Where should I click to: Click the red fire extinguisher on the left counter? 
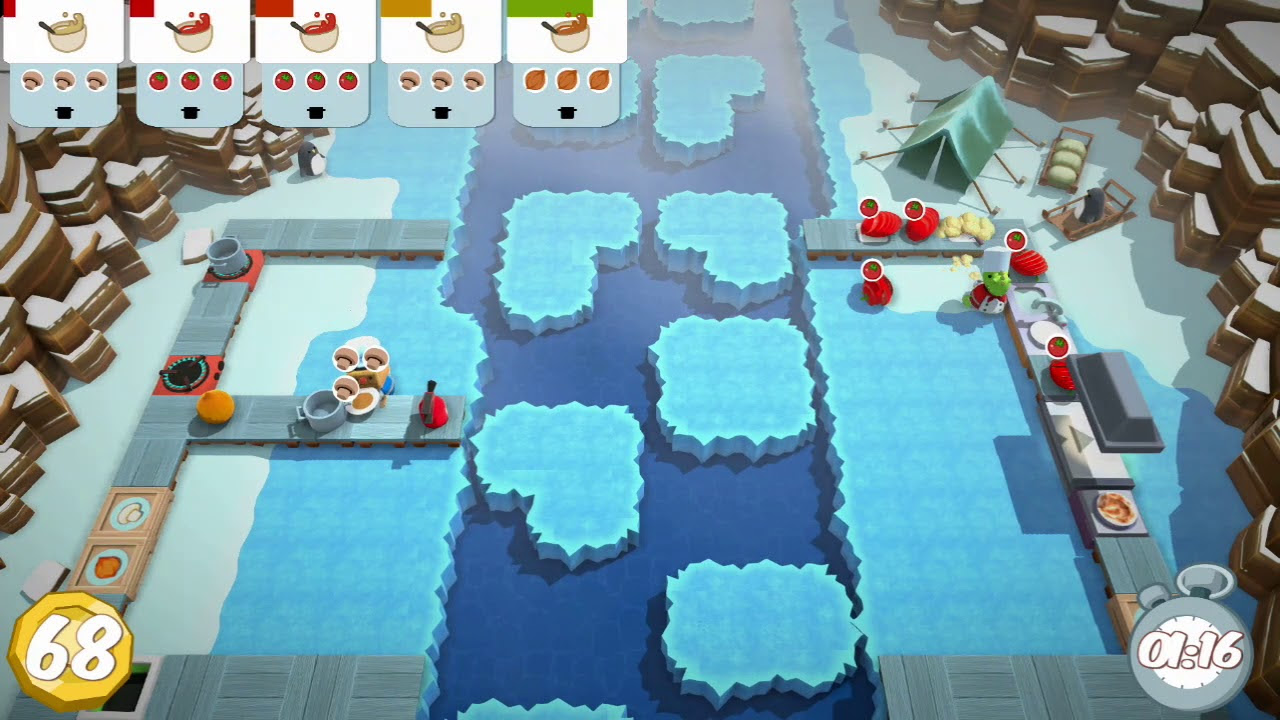(432, 405)
